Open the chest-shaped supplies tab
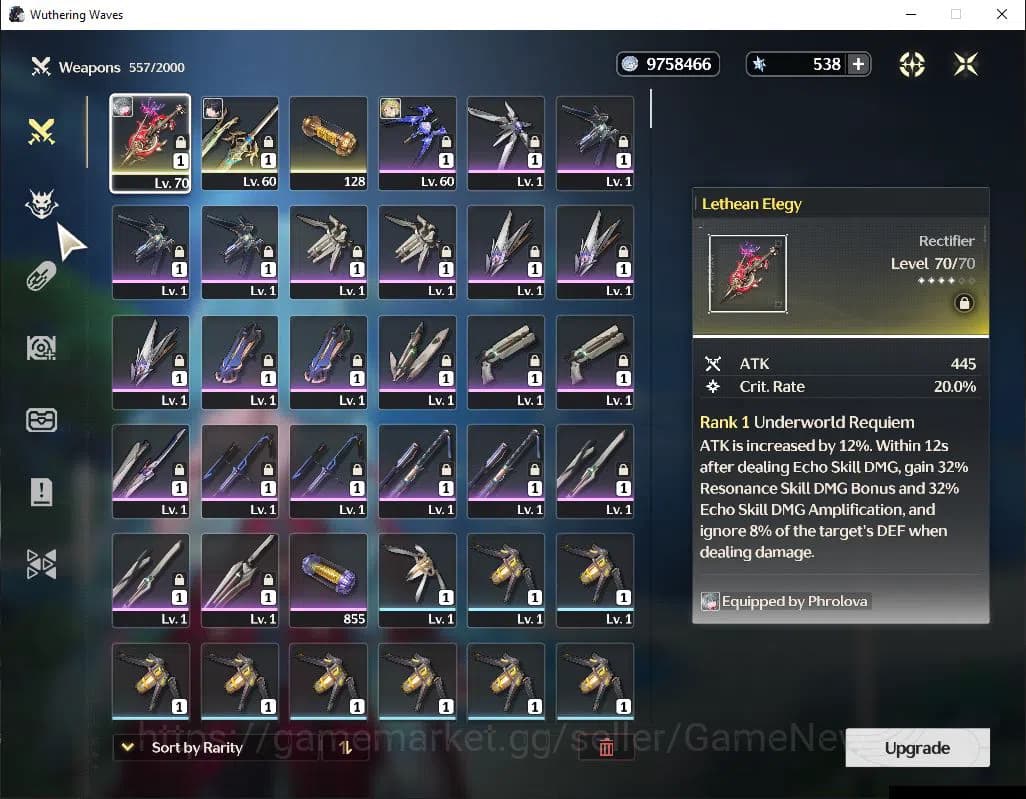Screen dimensions: 1026x799 (x=41, y=419)
